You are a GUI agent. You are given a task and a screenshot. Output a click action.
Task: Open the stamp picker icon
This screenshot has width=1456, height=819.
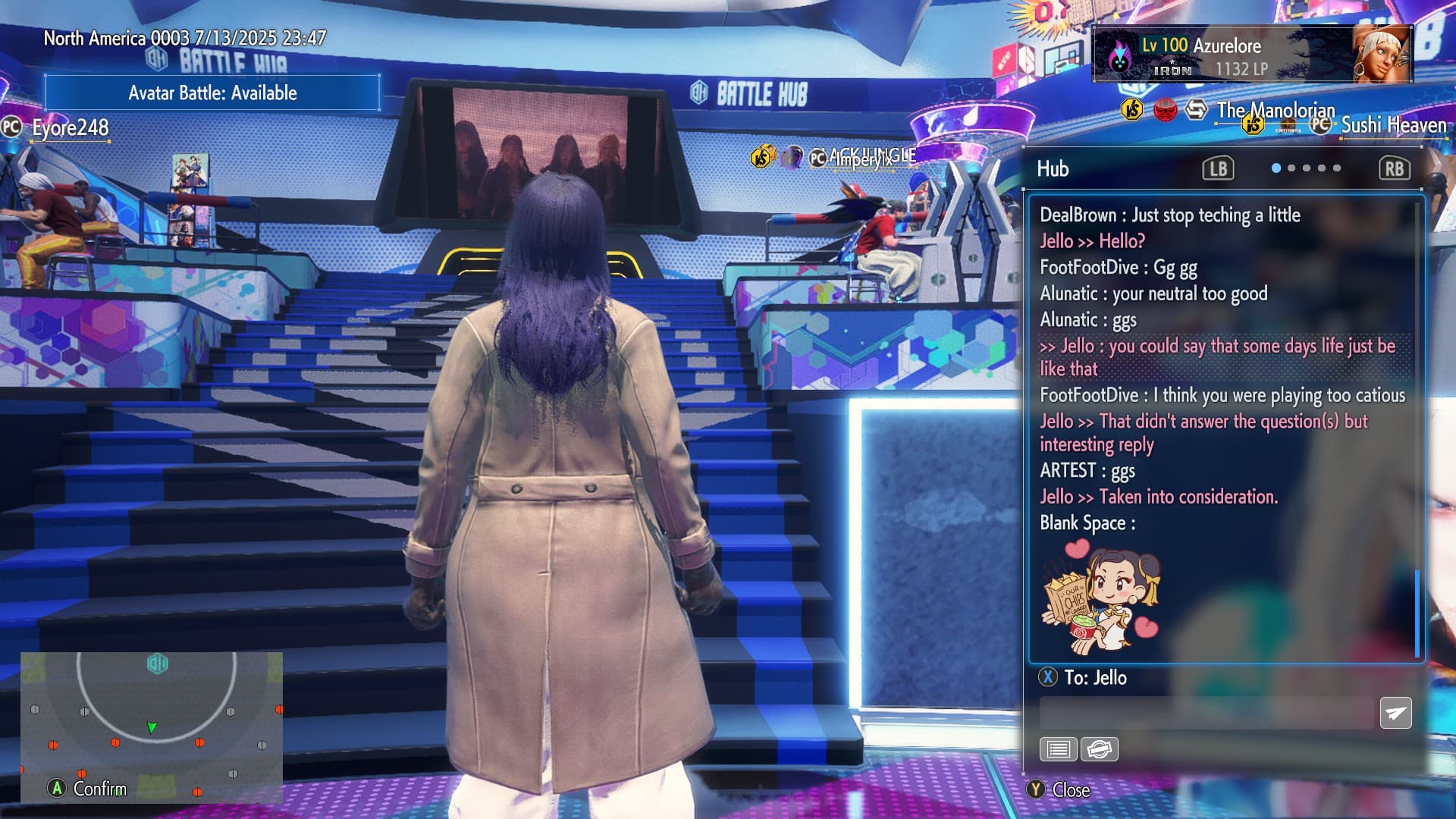[x=1099, y=749]
